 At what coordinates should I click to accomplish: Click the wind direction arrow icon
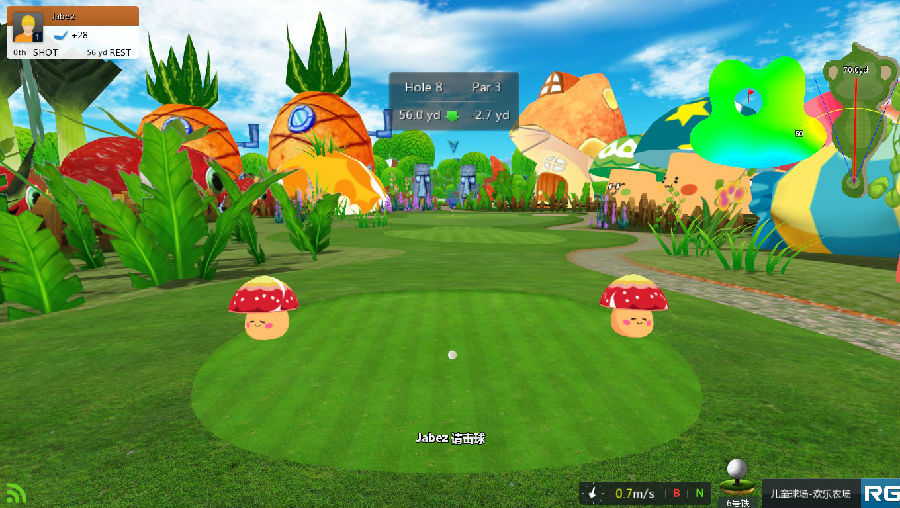[x=595, y=493]
